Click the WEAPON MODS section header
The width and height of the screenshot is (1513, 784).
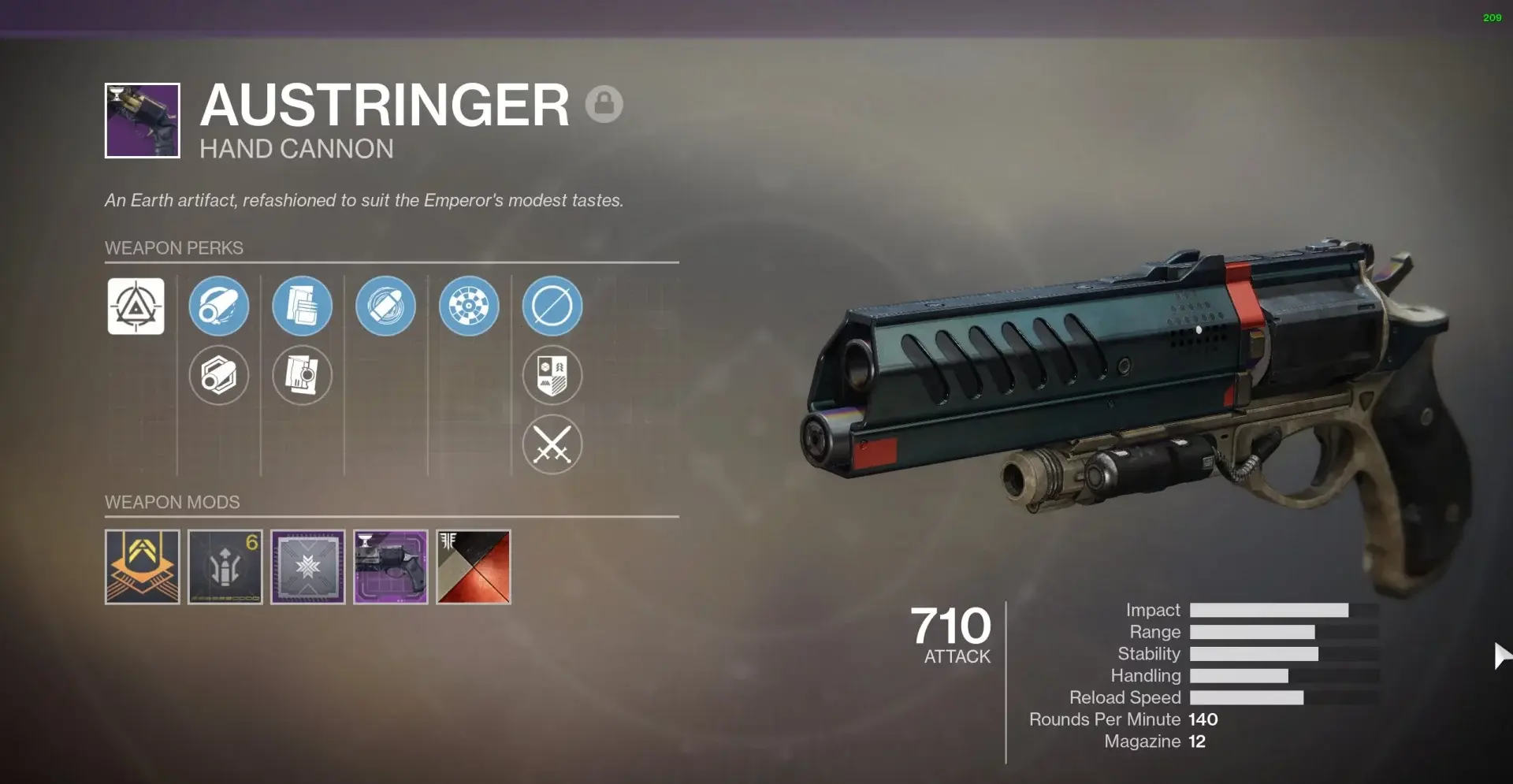tap(173, 502)
